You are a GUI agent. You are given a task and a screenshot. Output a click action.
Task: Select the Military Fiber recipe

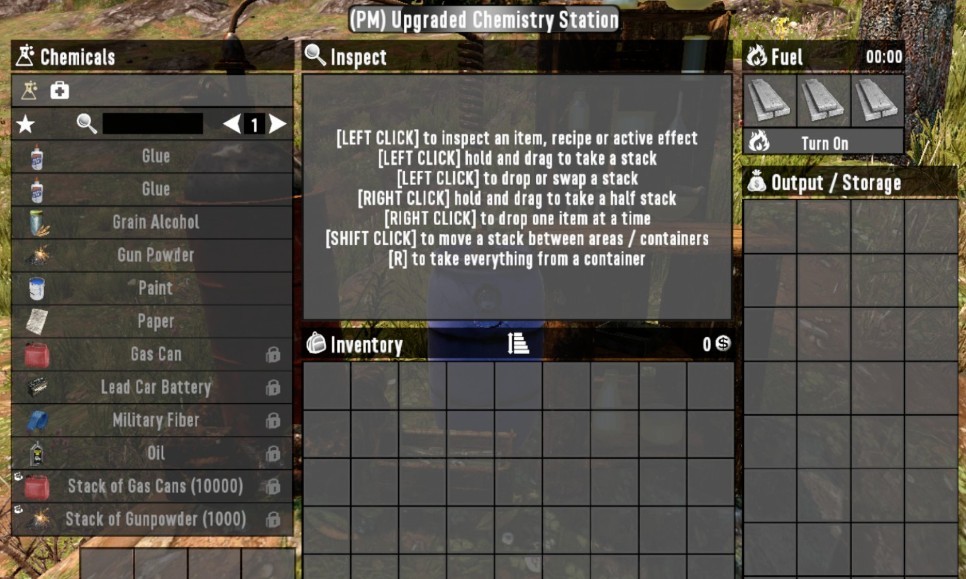click(x=155, y=420)
